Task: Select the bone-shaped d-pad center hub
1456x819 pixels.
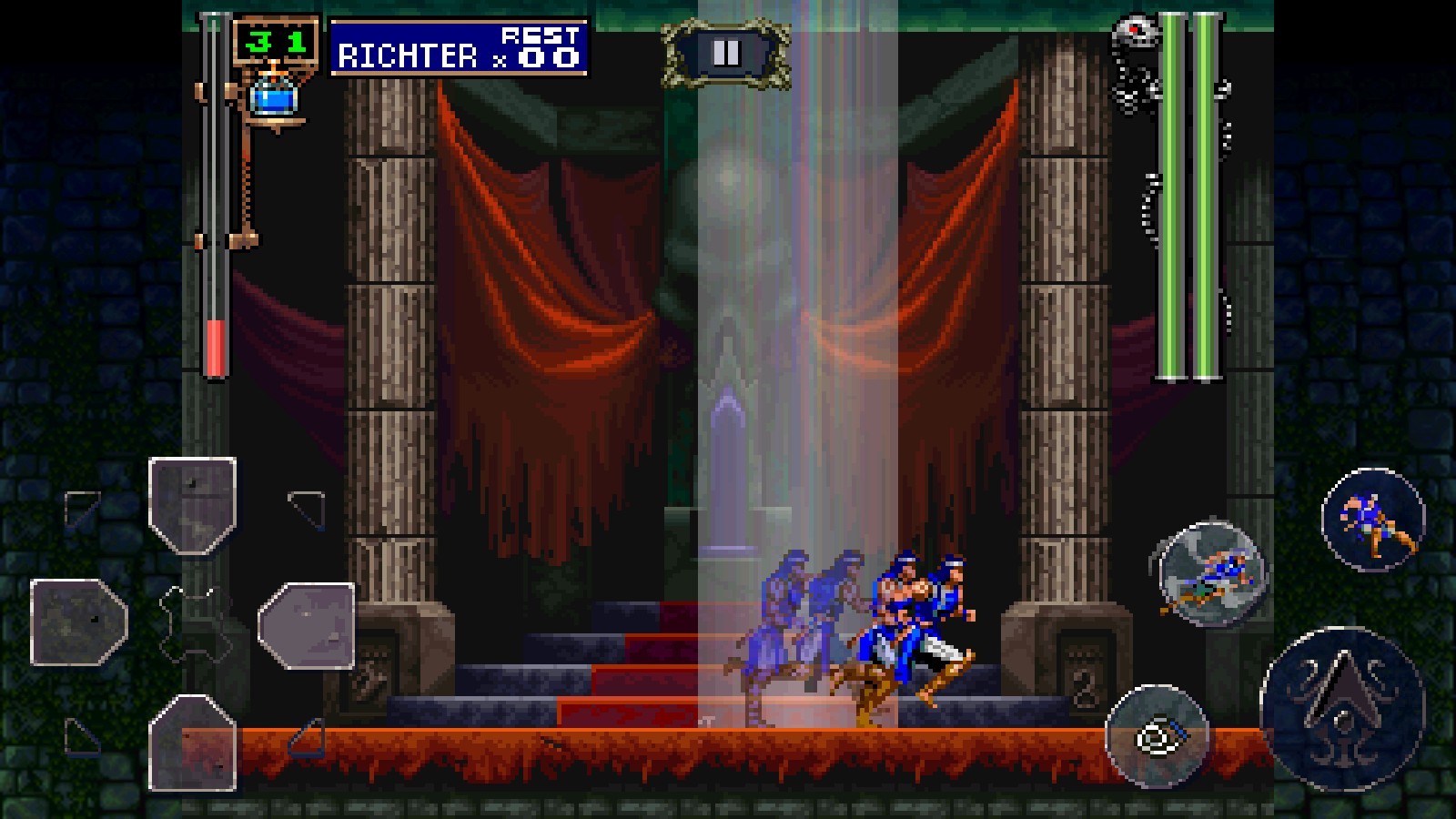Action: tap(196, 623)
